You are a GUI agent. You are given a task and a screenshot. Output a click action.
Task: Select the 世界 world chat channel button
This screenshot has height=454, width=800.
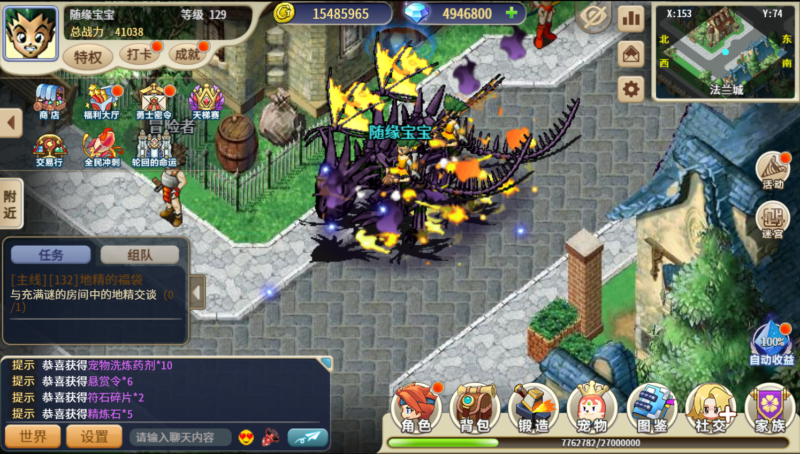click(x=33, y=437)
